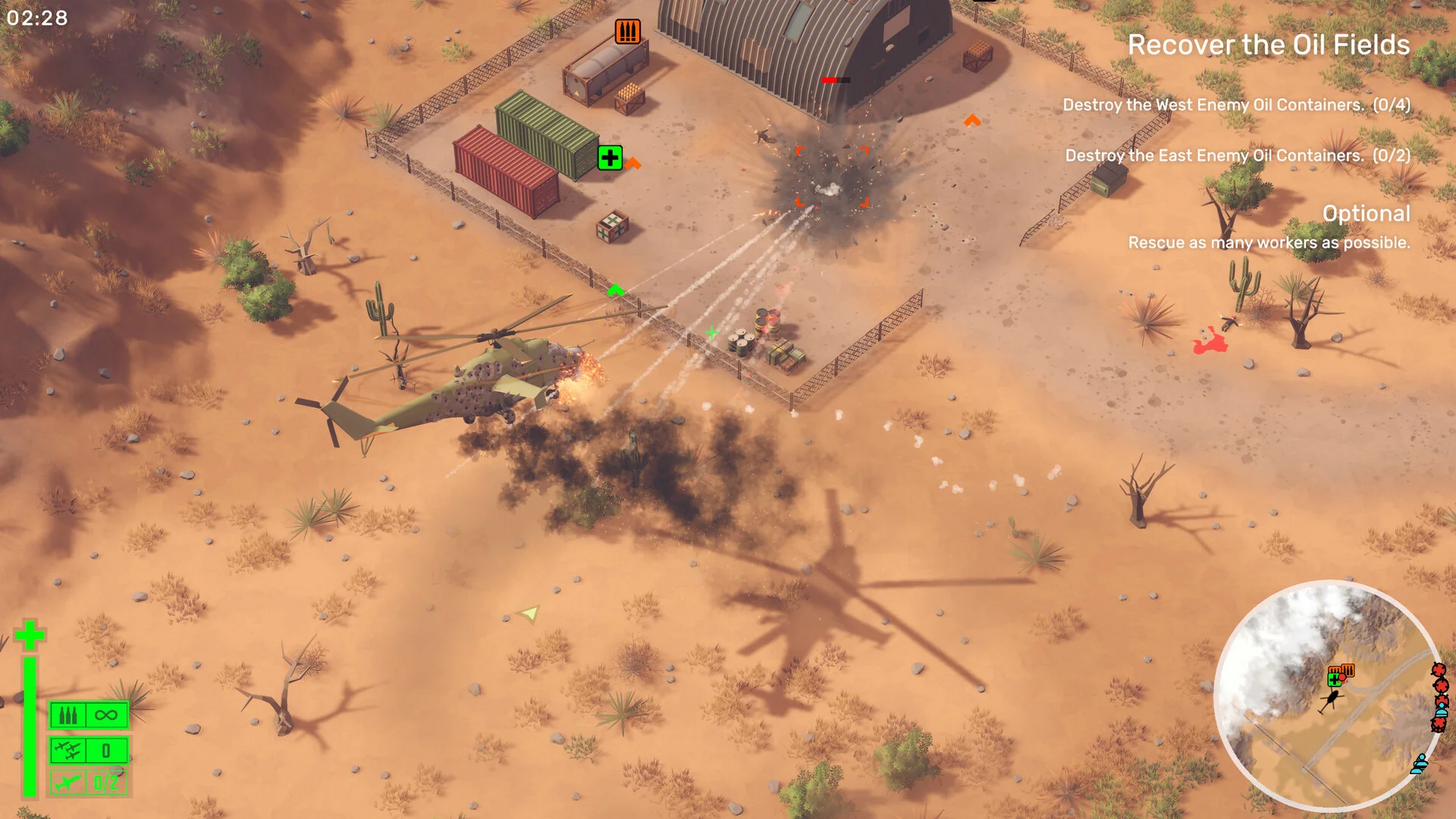Click the West Enemy Oil Containers objective
Image resolution: width=1456 pixels, height=819 pixels.
[x=1236, y=105]
